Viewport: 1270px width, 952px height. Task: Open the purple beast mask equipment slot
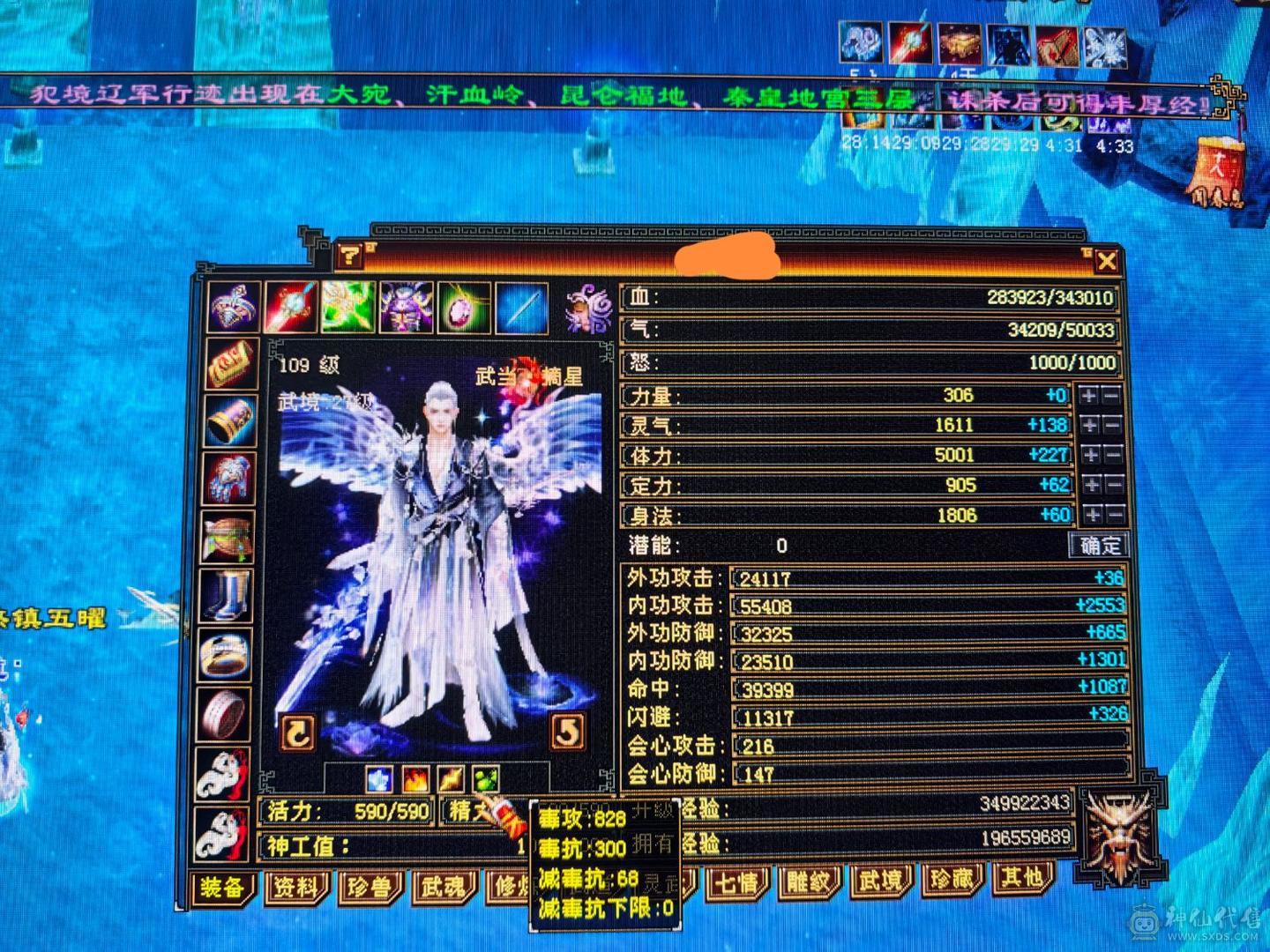tap(405, 309)
